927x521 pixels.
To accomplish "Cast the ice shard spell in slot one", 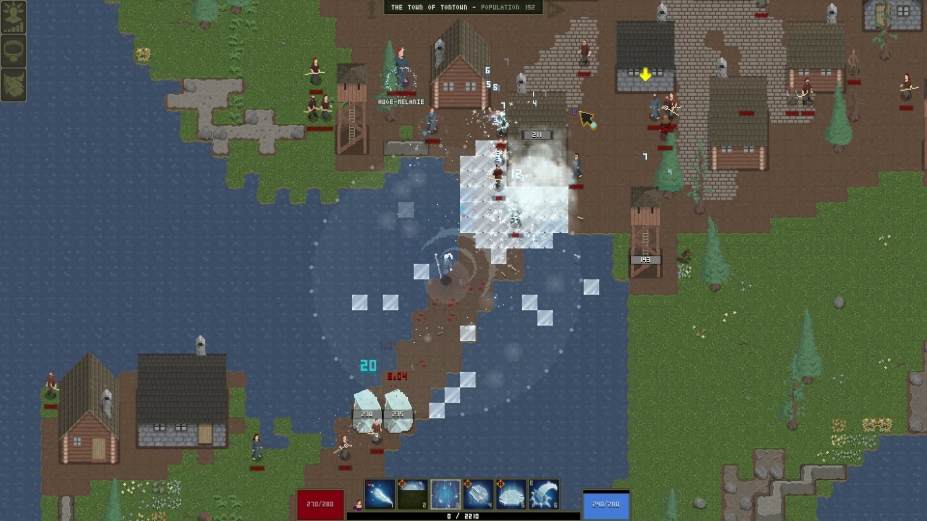I will point(380,494).
